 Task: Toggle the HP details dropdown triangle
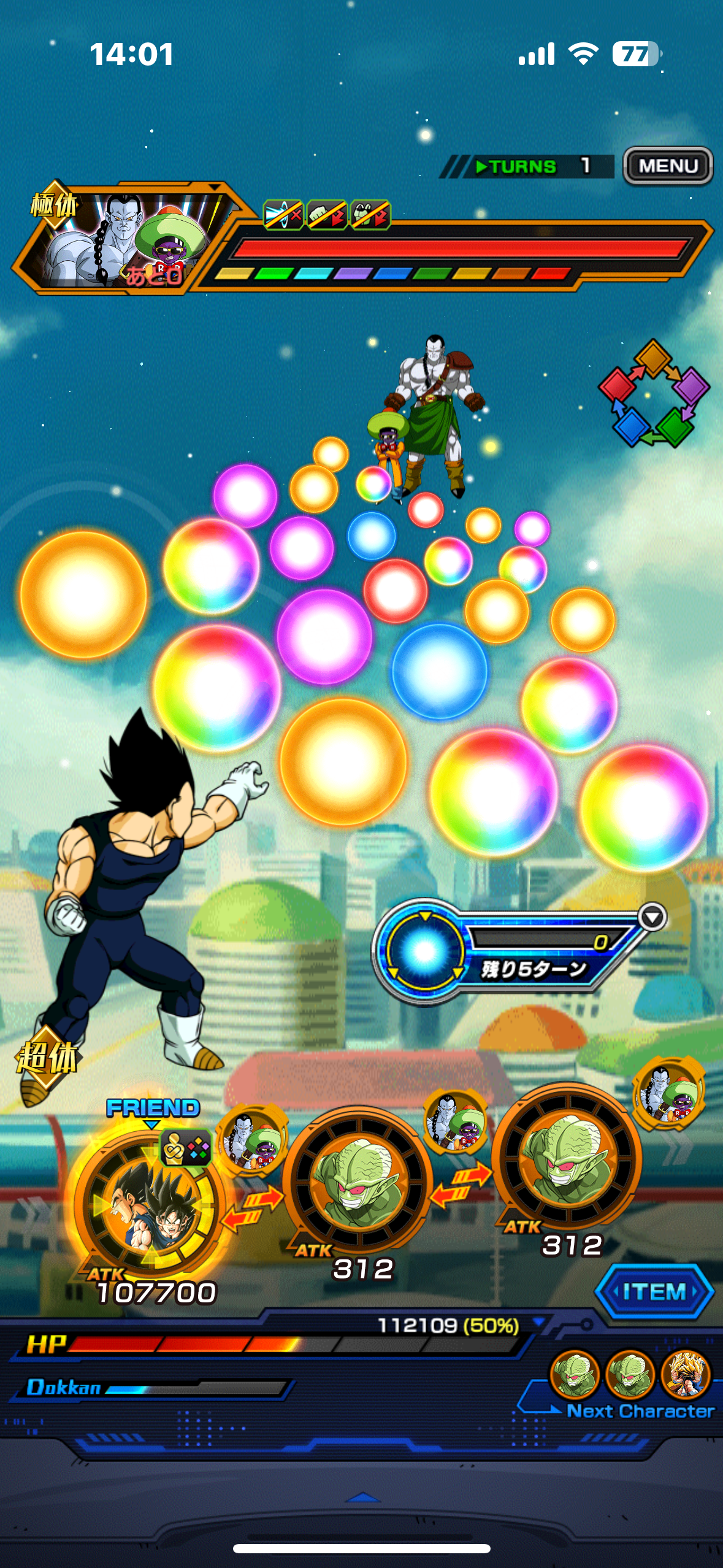(x=538, y=1321)
